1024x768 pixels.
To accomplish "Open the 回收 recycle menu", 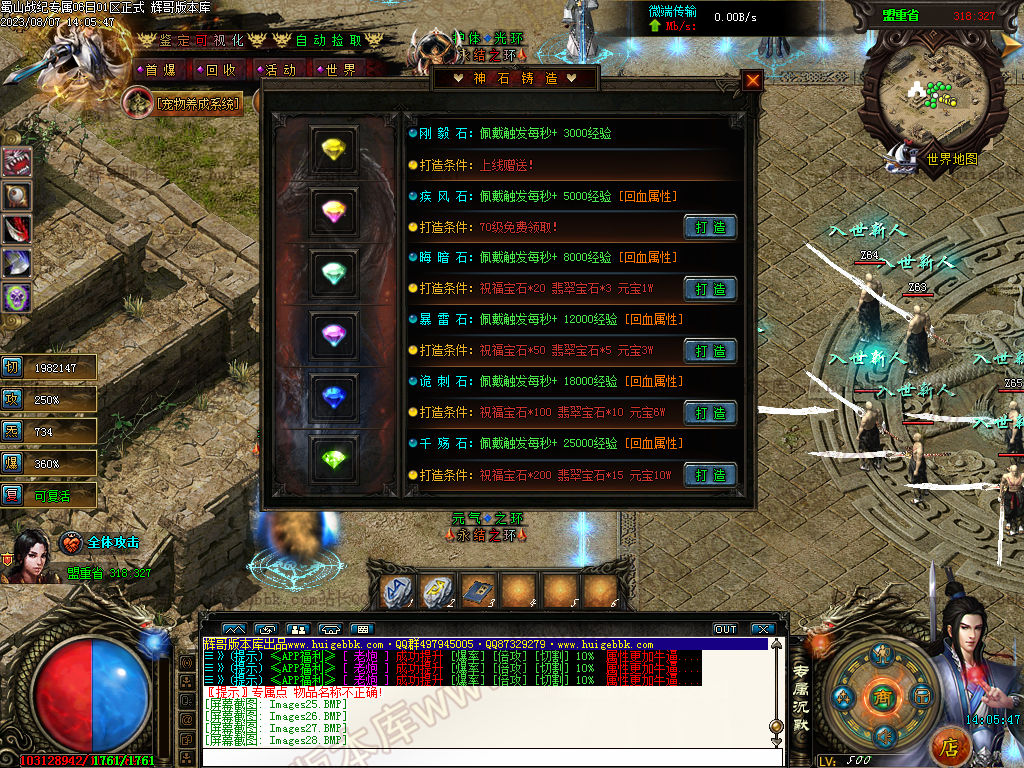I will pos(220,70).
